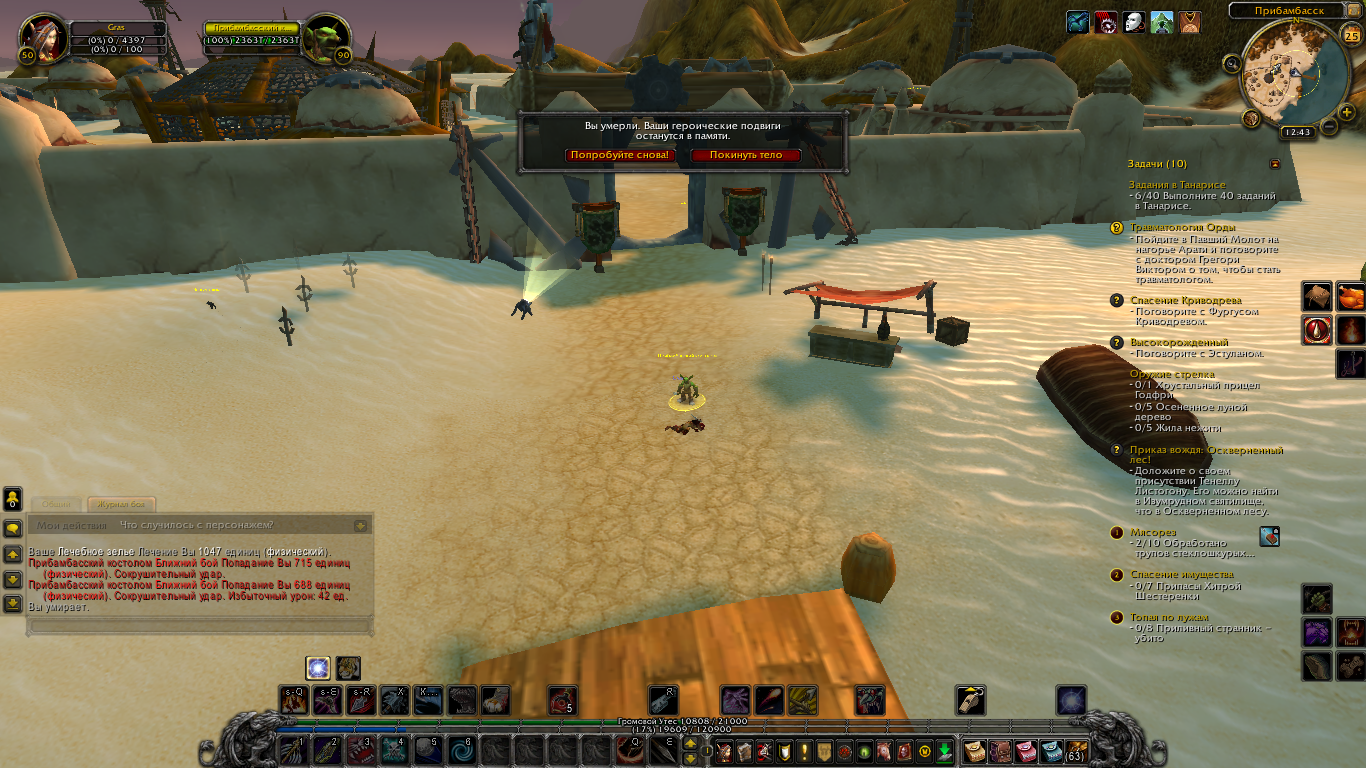Screen dimensions: 1366x768
Task: Choose "Покинуть тело" to release spirit
Action: [x=745, y=155]
